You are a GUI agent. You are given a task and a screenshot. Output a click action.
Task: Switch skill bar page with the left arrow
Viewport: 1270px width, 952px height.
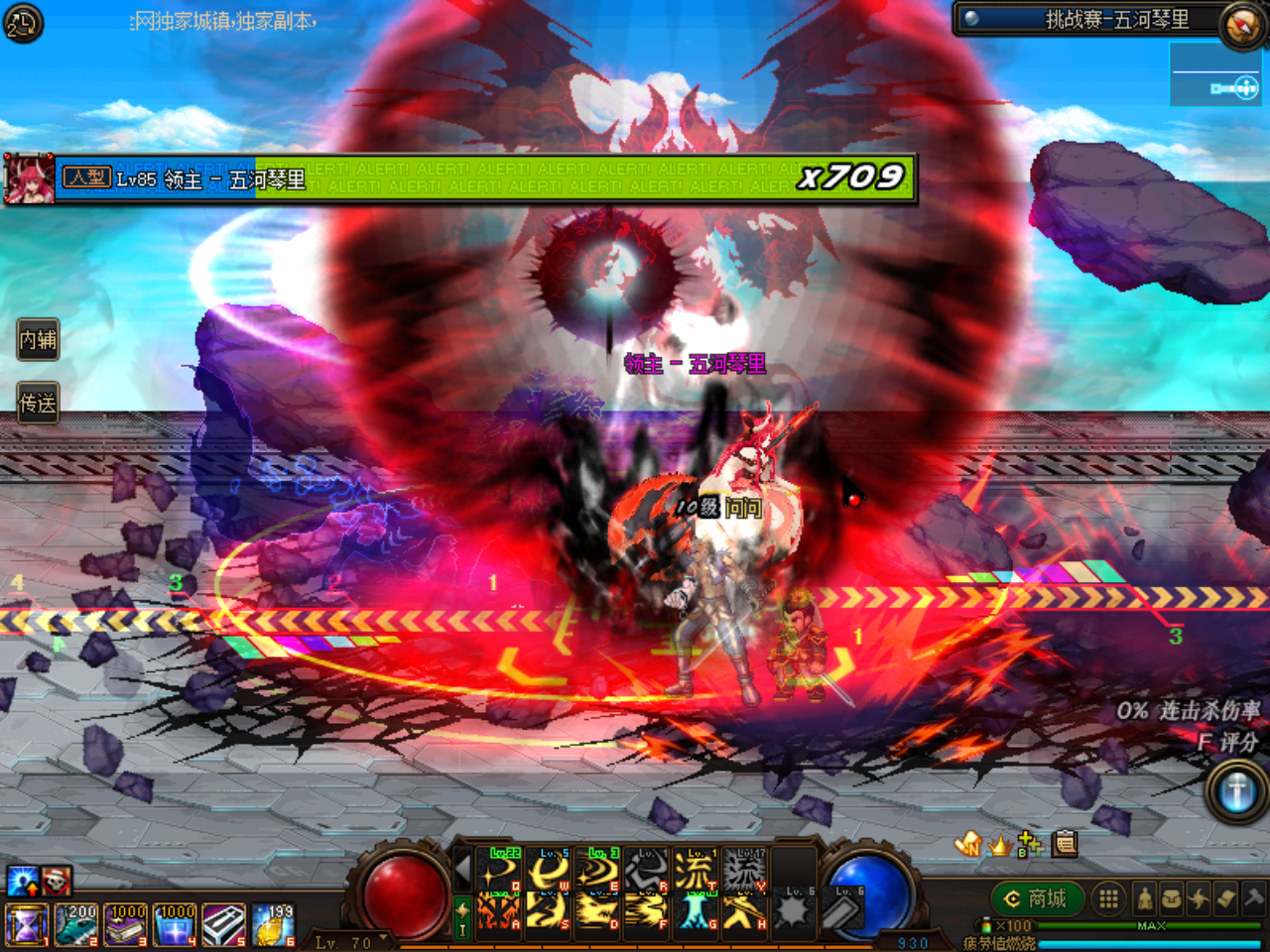click(x=462, y=867)
